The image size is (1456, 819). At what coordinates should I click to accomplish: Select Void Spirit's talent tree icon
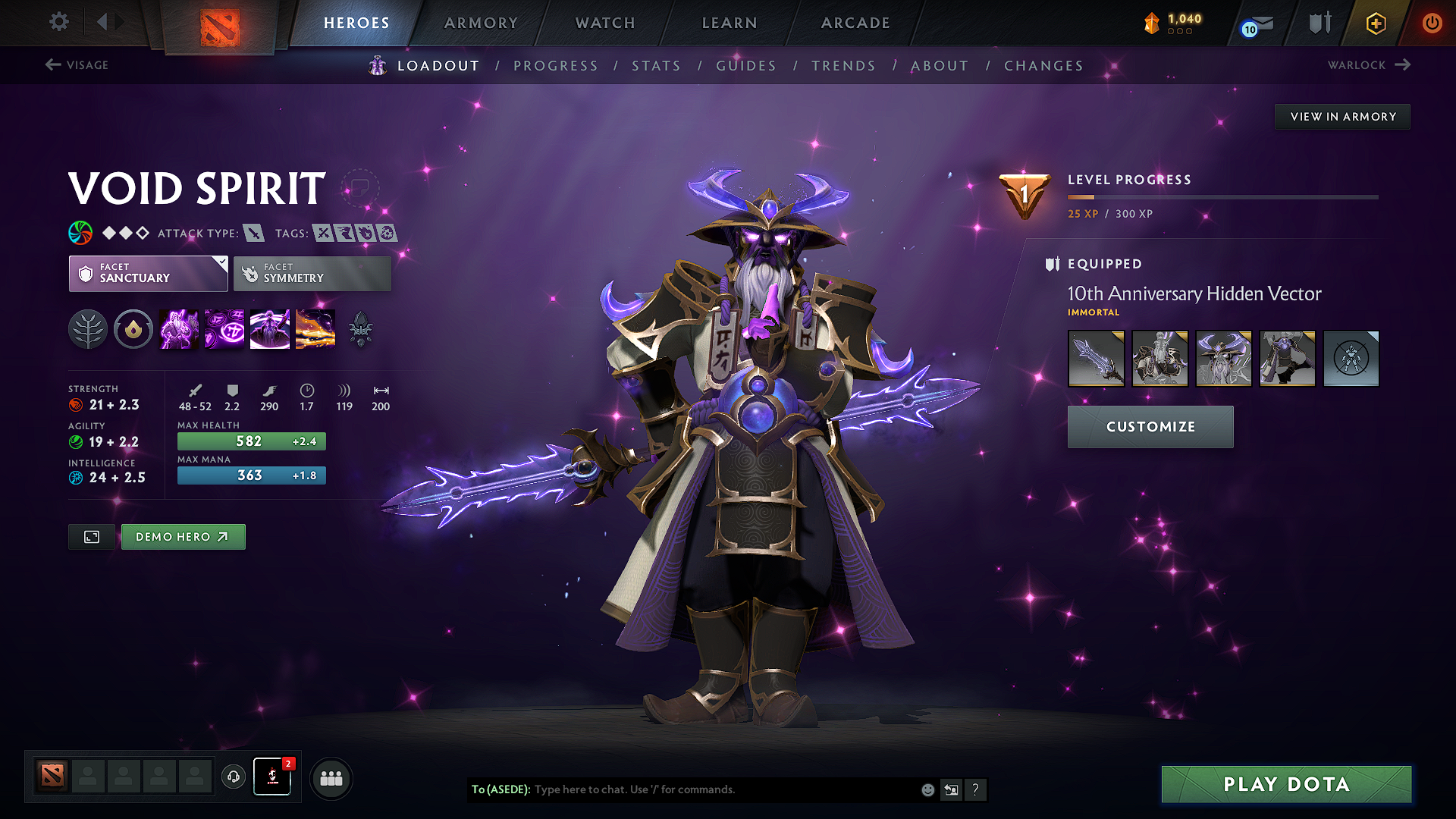pyautogui.click(x=88, y=329)
